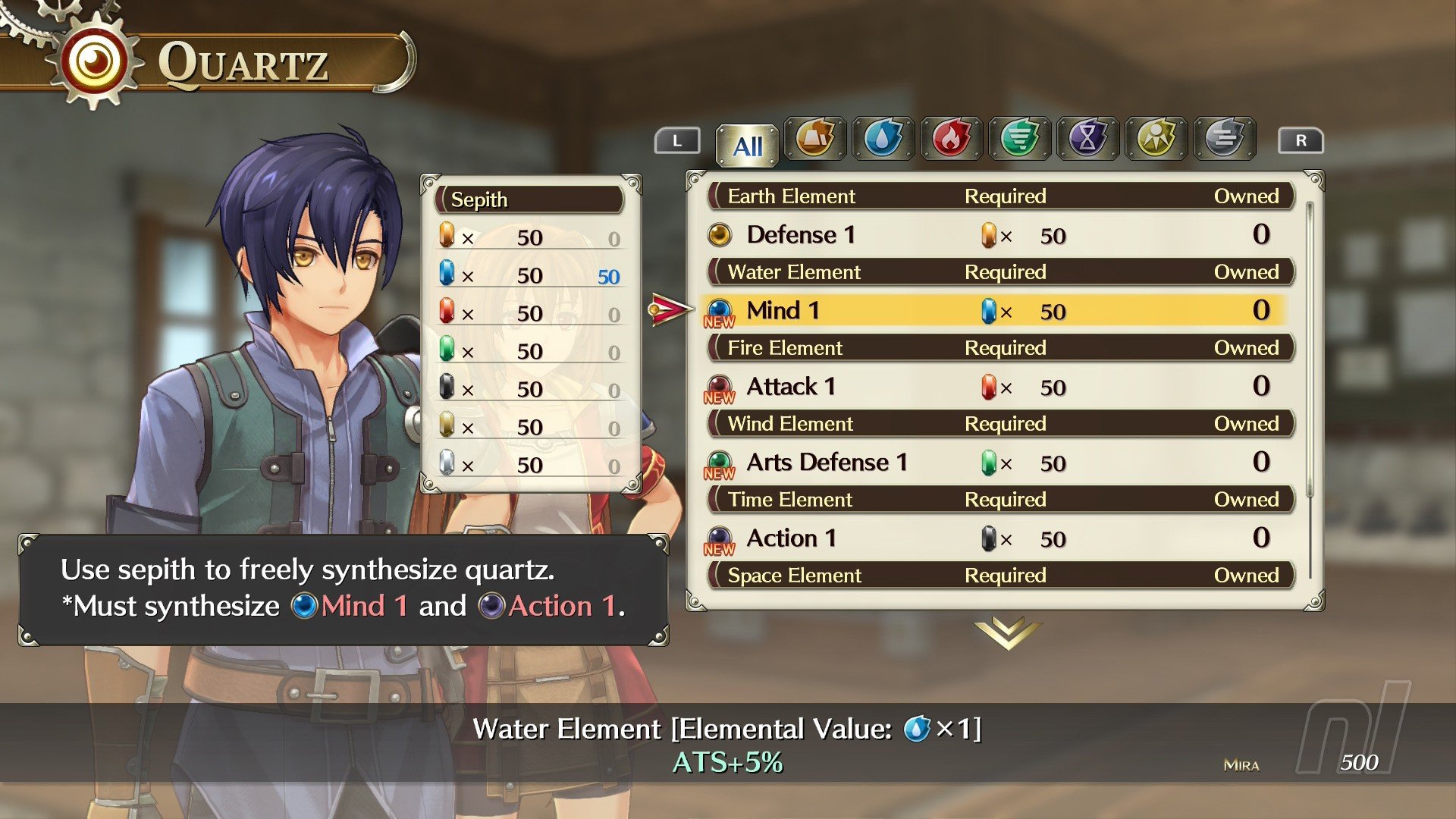Show the Fire element tab

[952, 139]
